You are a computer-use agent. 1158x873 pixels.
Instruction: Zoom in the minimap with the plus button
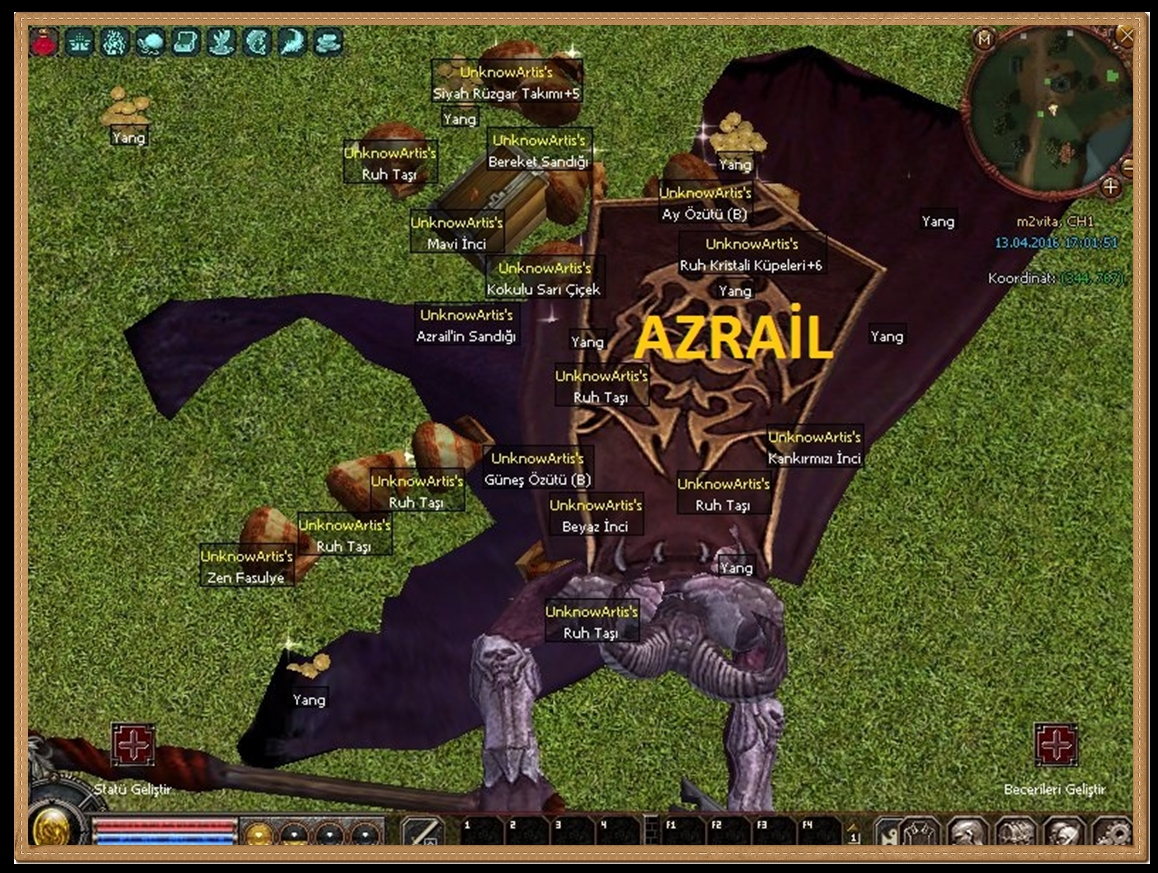pyautogui.click(x=1111, y=187)
